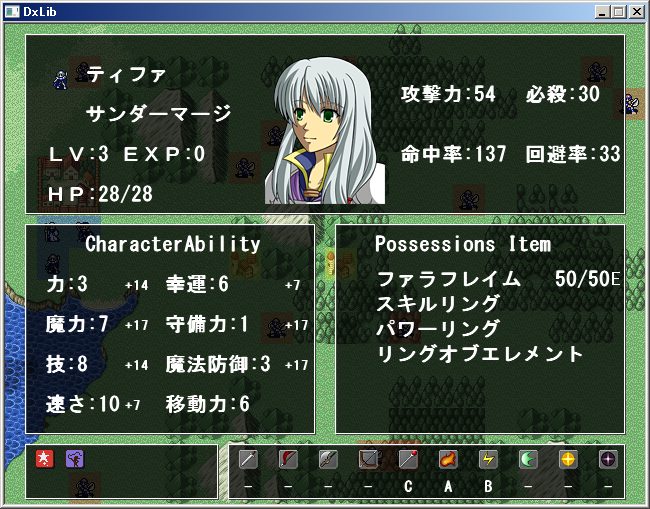
Task: Select the purple figure skill icon
Action: [75, 459]
